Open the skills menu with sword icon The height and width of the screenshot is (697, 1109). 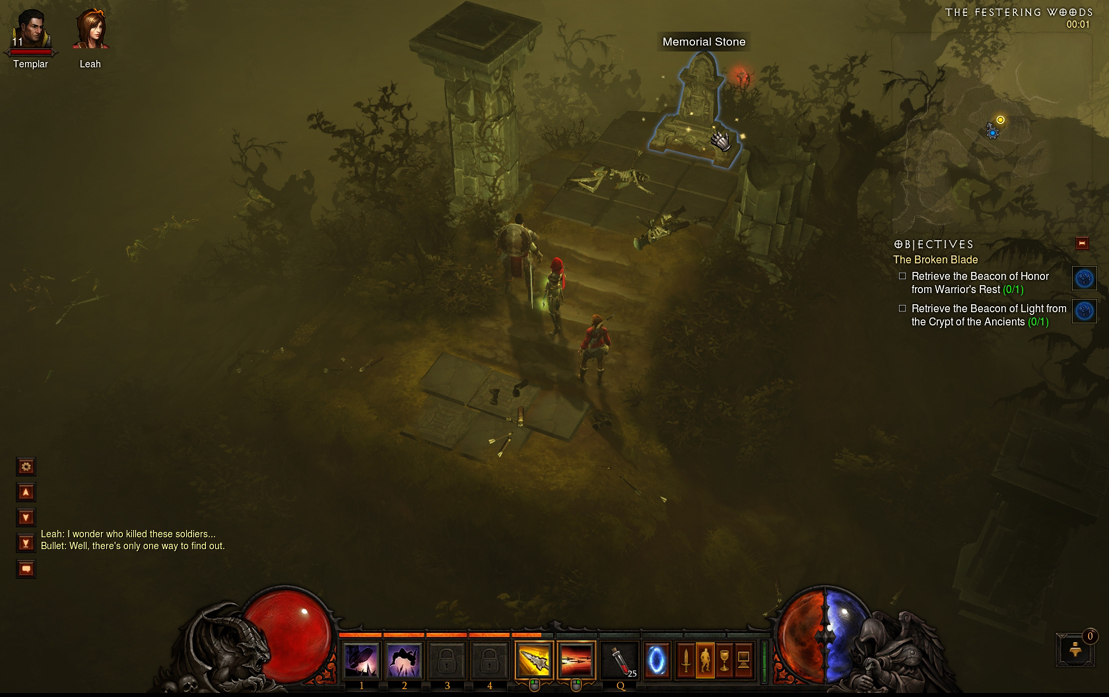686,660
